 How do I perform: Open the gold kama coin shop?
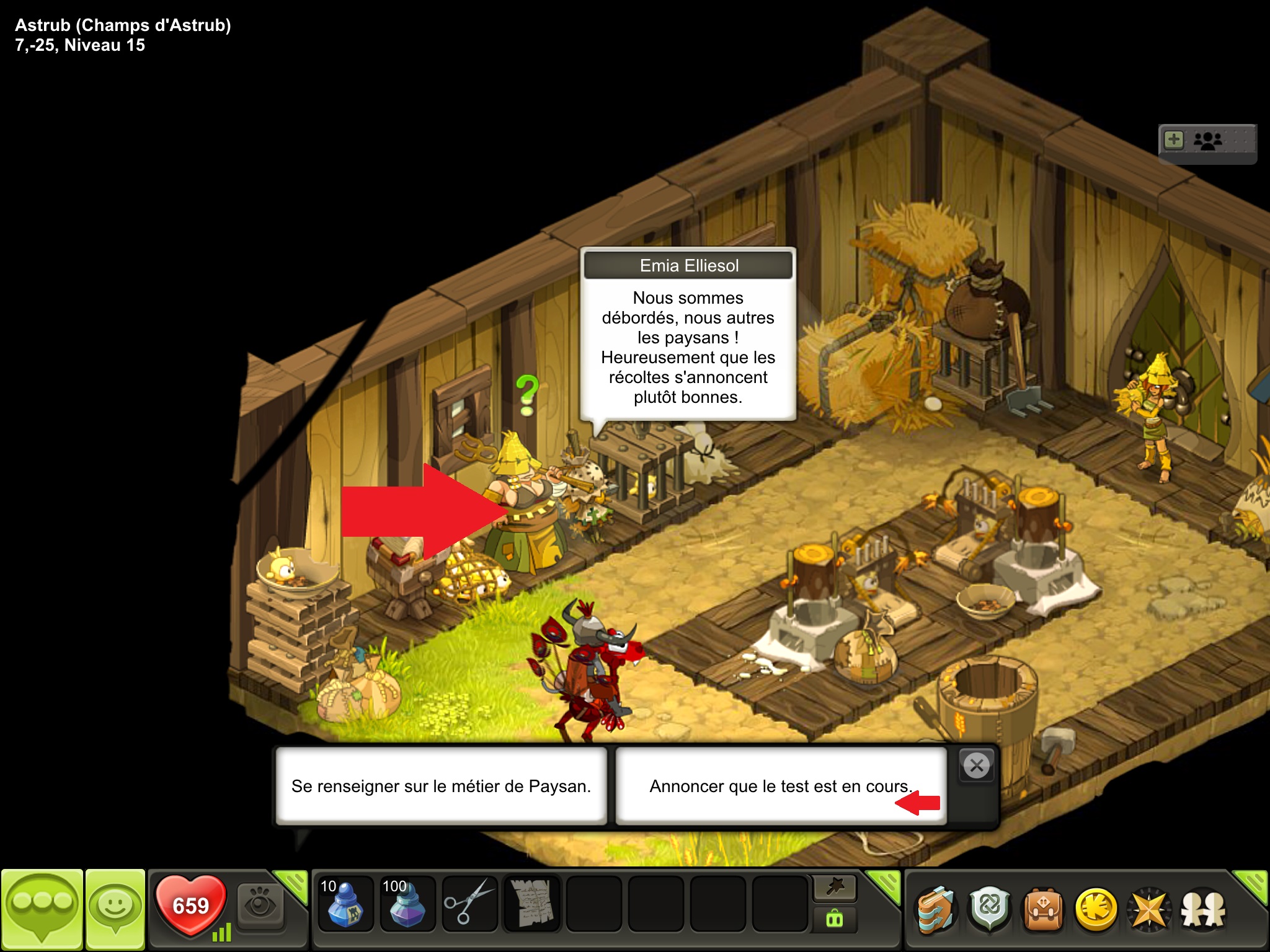[1096, 909]
